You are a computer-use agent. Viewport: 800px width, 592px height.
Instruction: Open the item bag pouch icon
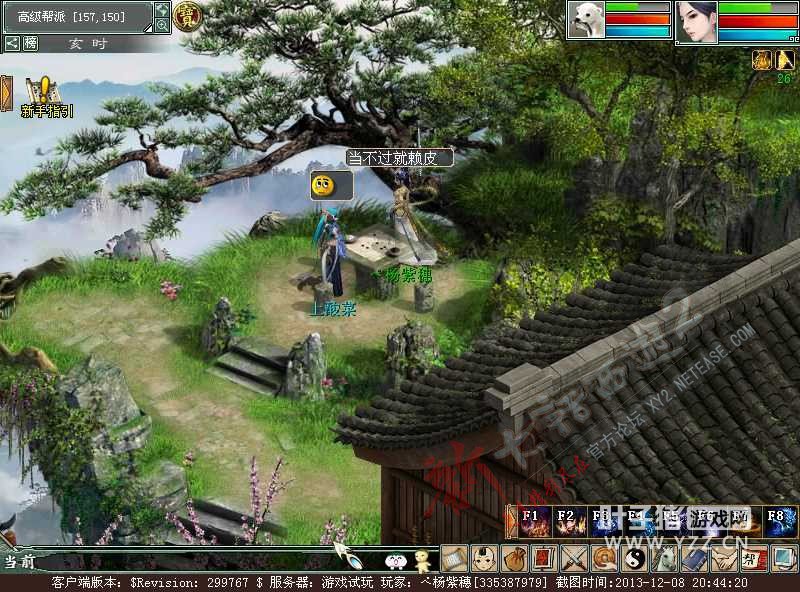[x=514, y=557]
